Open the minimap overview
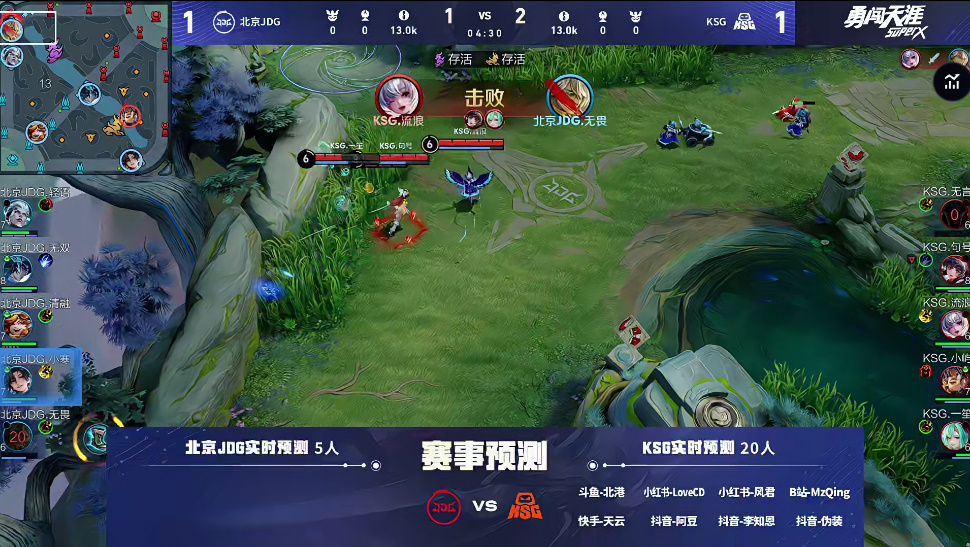This screenshot has width=970, height=547. [84, 88]
